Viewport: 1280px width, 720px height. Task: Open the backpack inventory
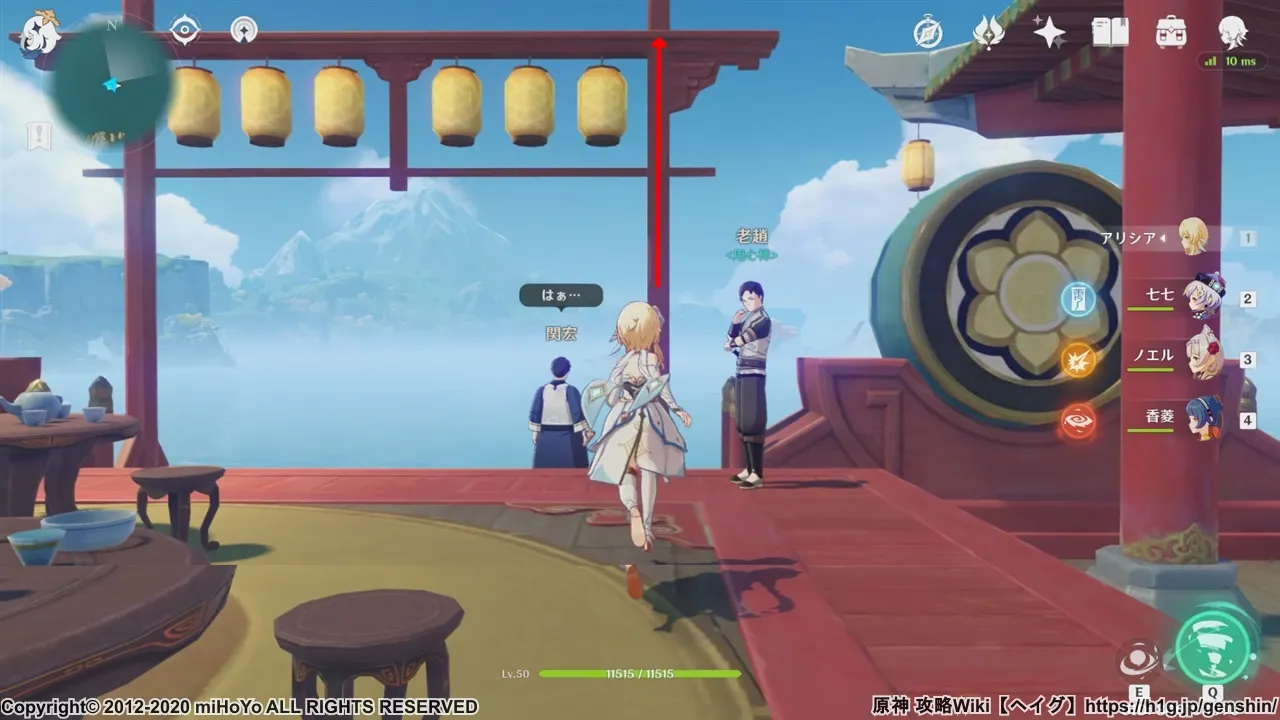tap(1171, 33)
